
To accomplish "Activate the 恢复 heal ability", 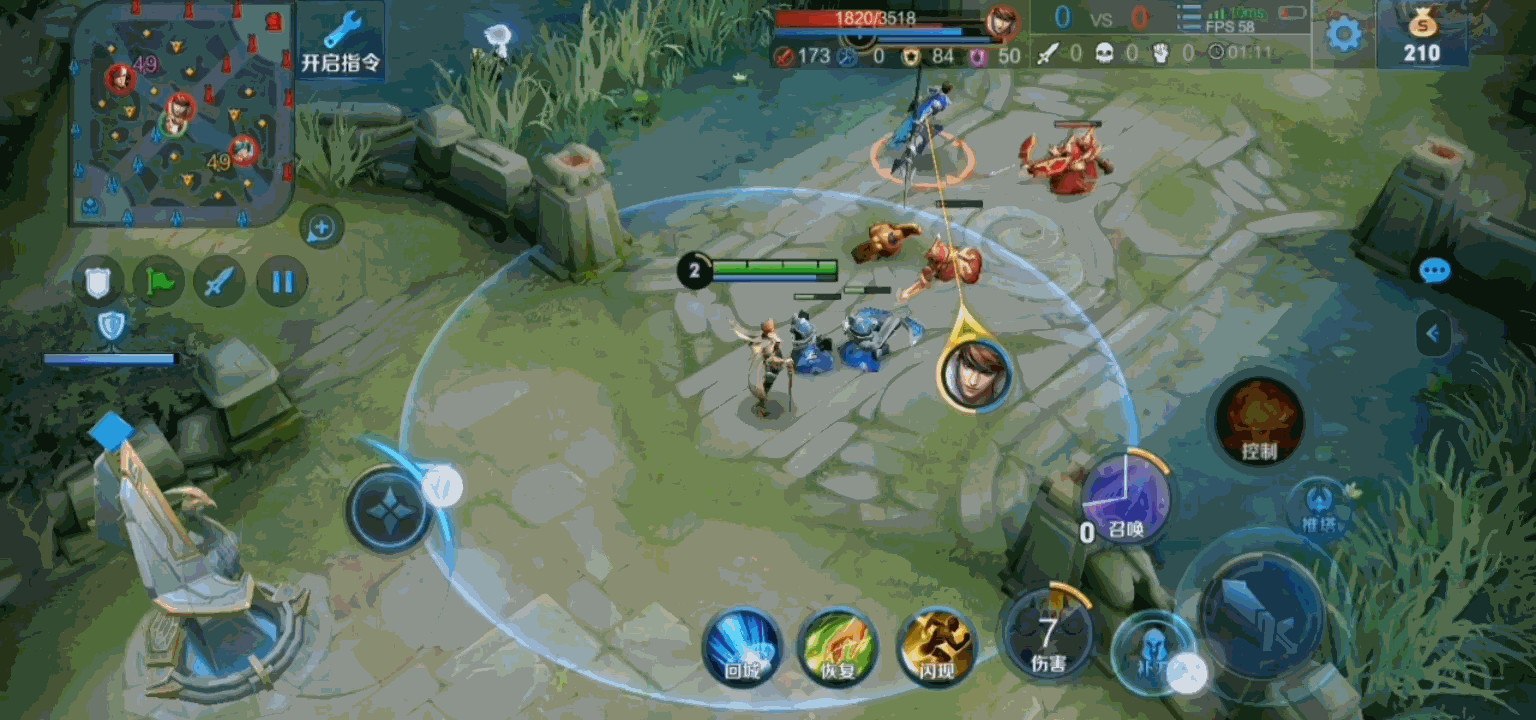I will click(x=838, y=646).
